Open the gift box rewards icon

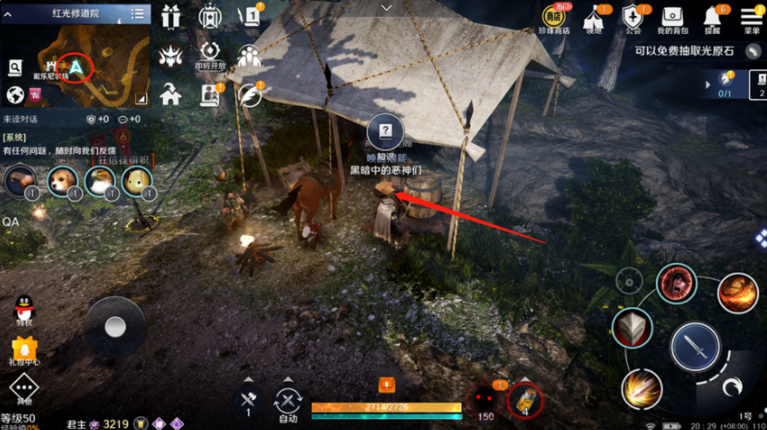(168, 15)
